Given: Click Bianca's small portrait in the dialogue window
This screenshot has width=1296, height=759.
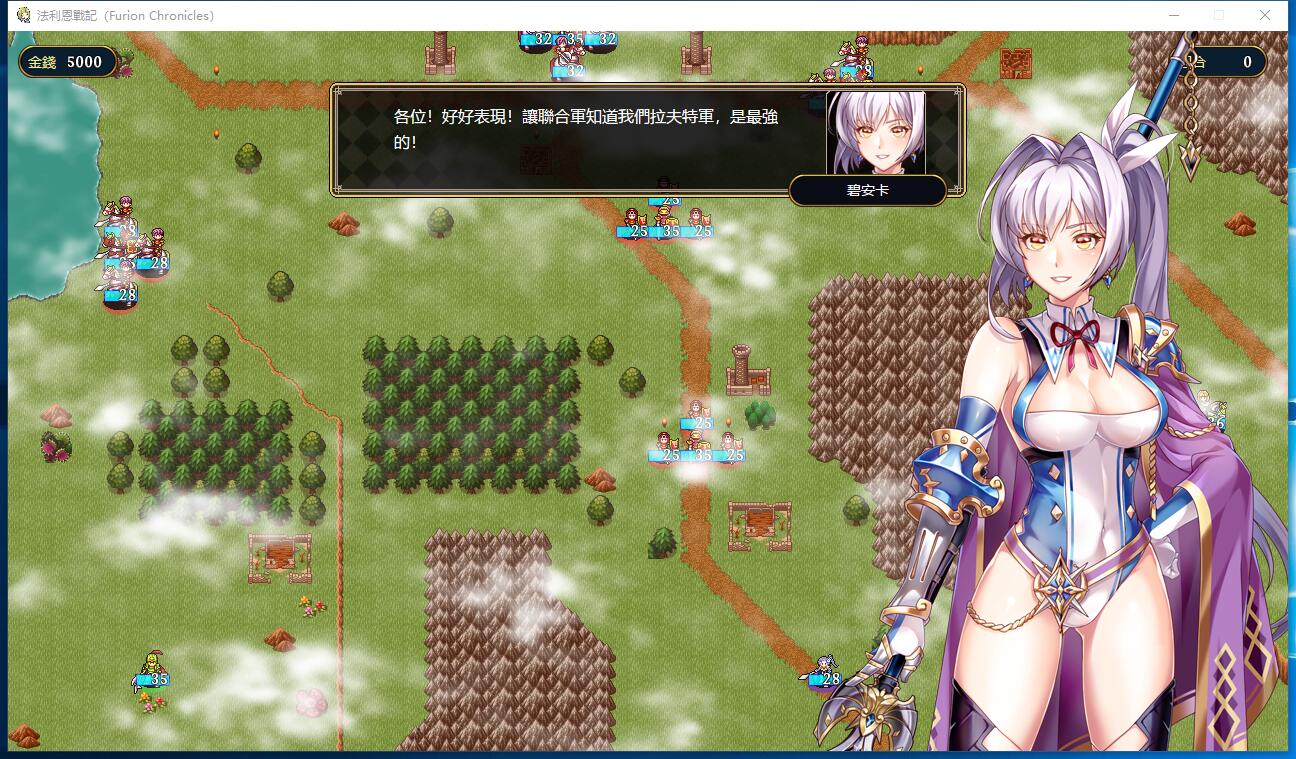Looking at the screenshot, I should (874, 135).
